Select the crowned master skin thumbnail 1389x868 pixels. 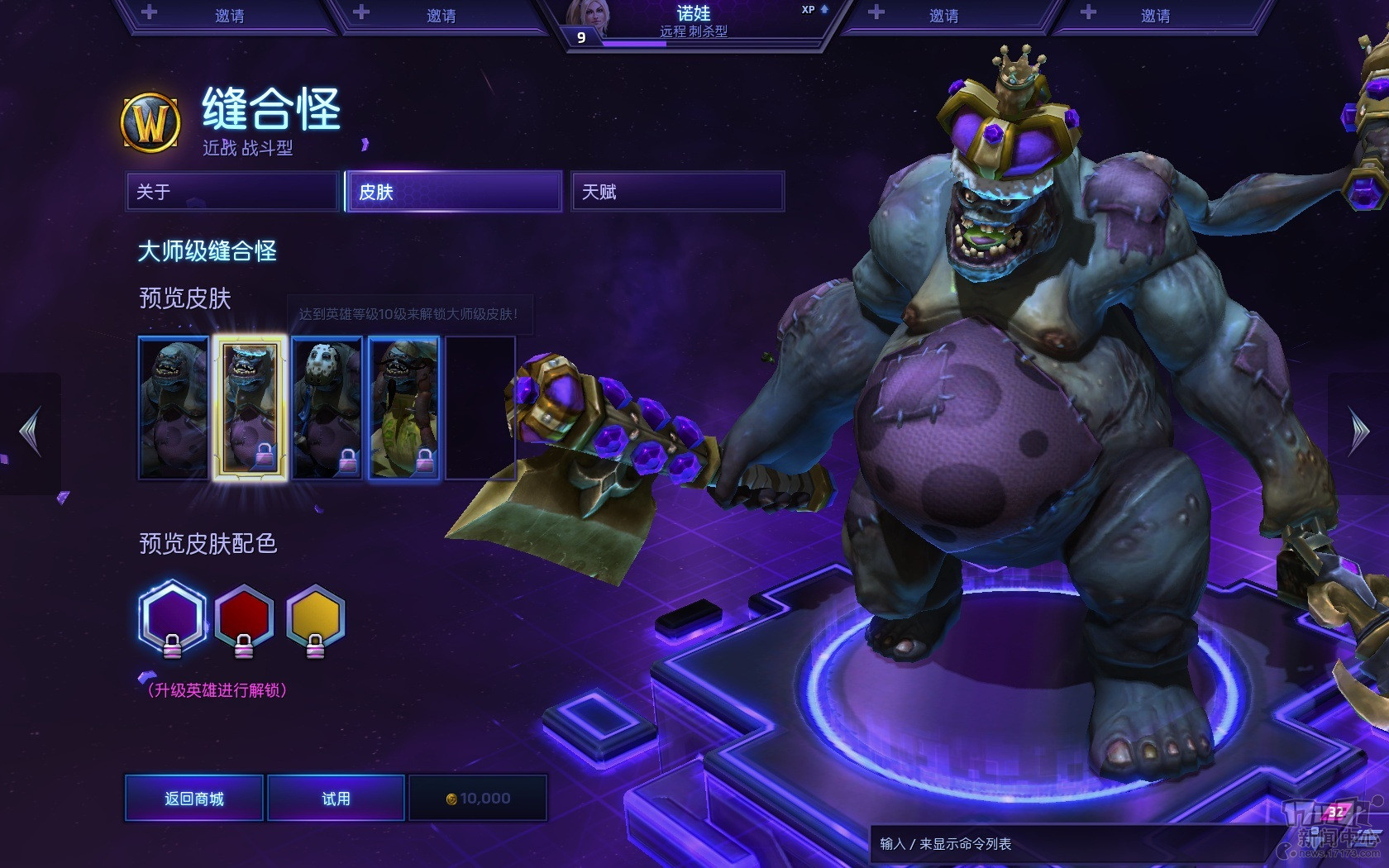(250, 408)
